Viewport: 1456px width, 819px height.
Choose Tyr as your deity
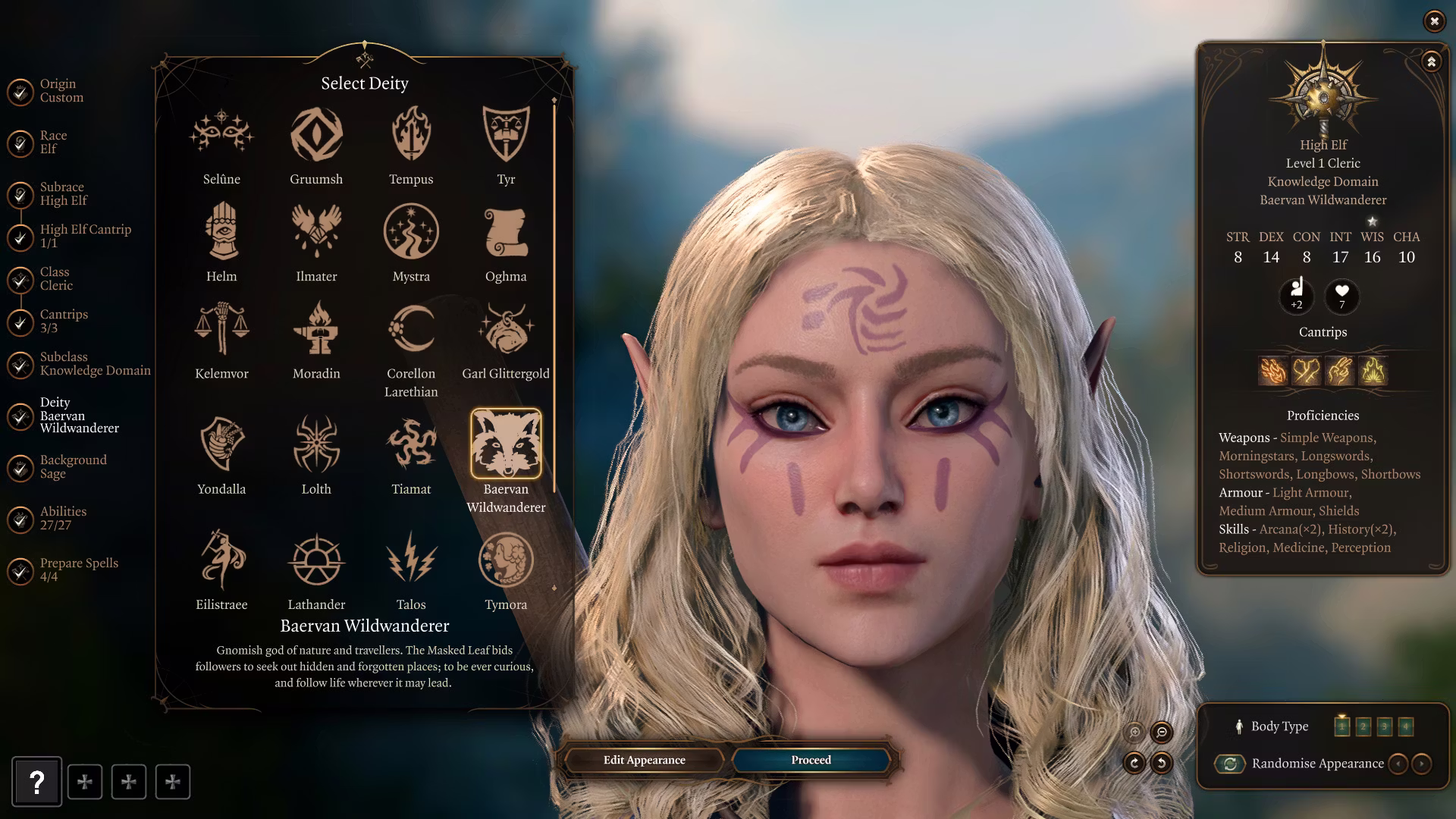tap(506, 135)
